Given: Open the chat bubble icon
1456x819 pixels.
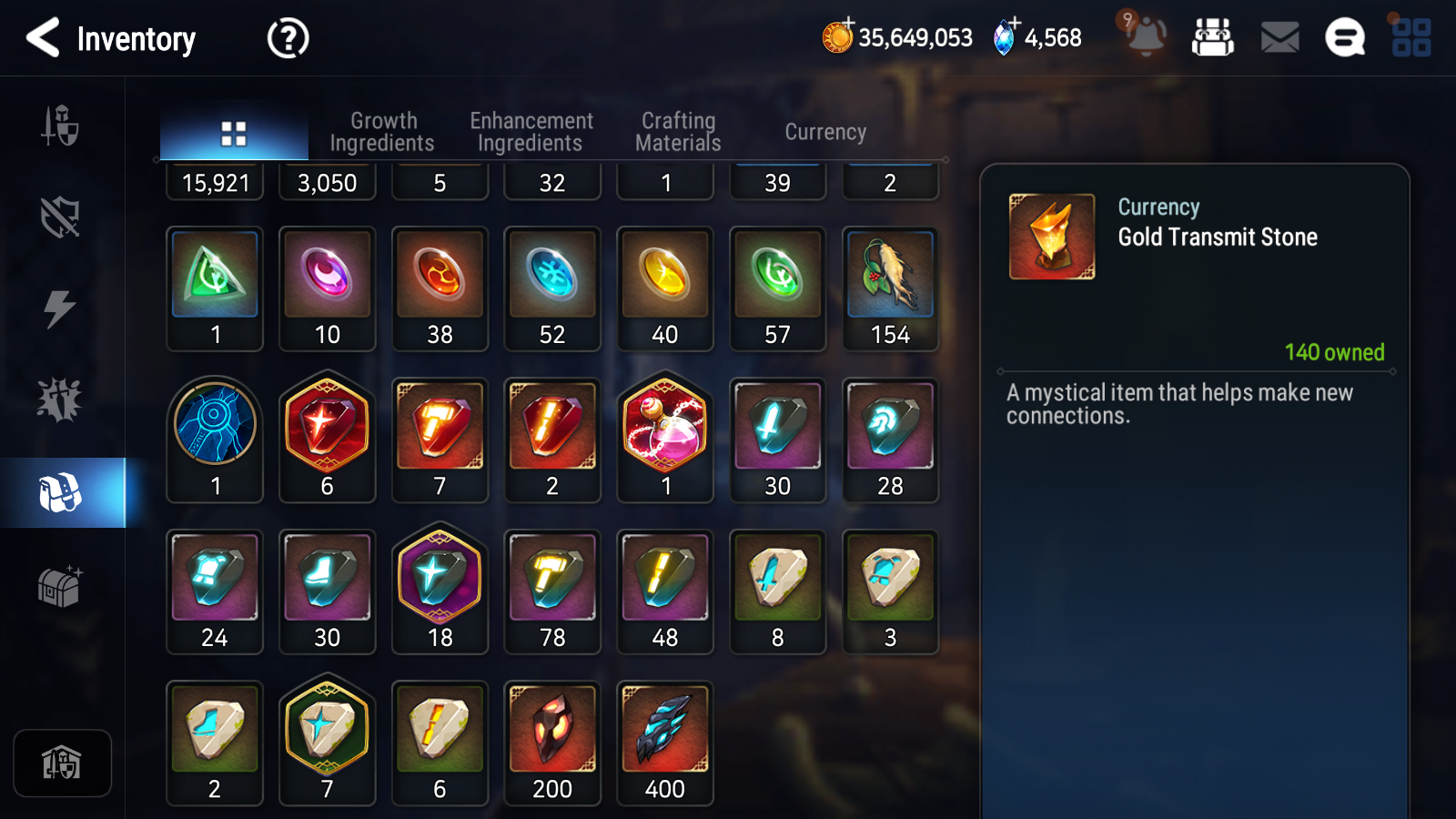Looking at the screenshot, I should 1345,38.
